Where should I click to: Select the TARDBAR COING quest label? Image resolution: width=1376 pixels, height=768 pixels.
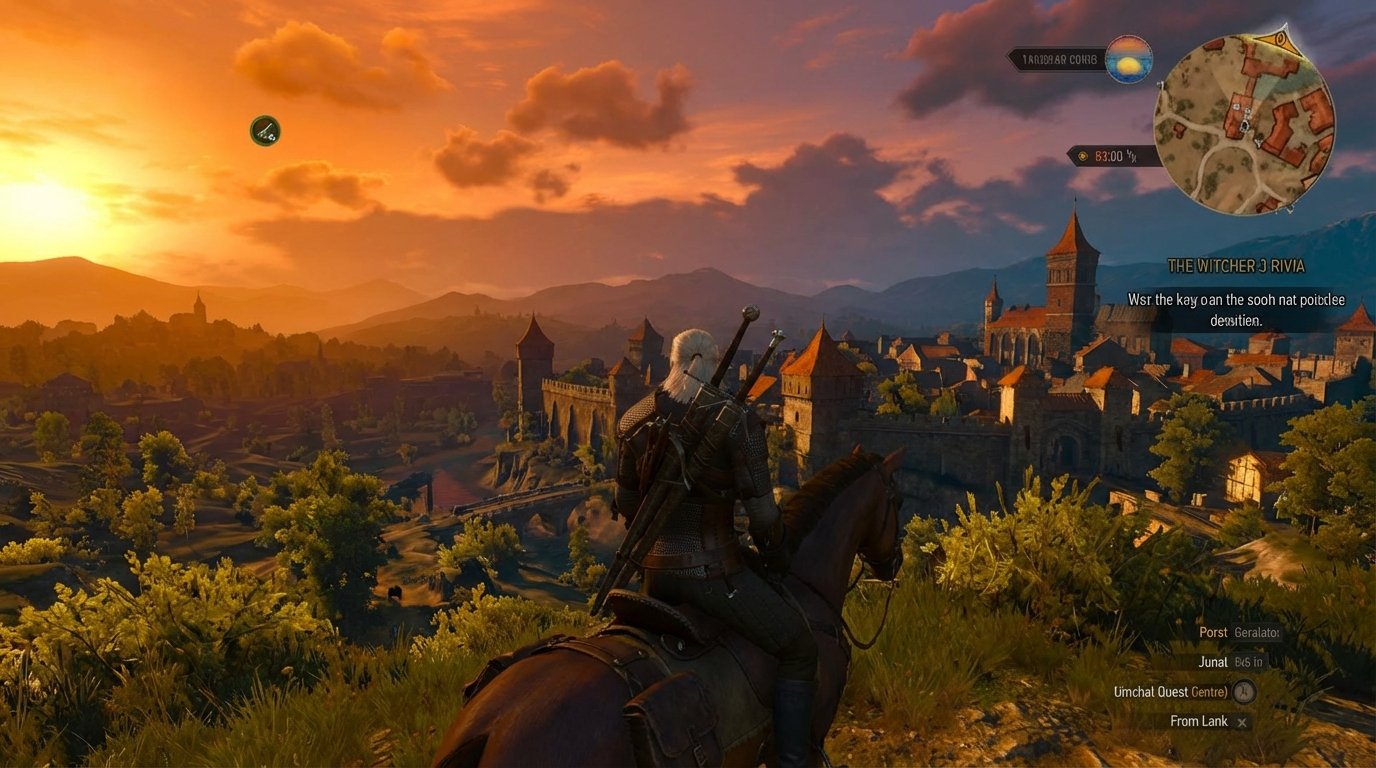1059,59
